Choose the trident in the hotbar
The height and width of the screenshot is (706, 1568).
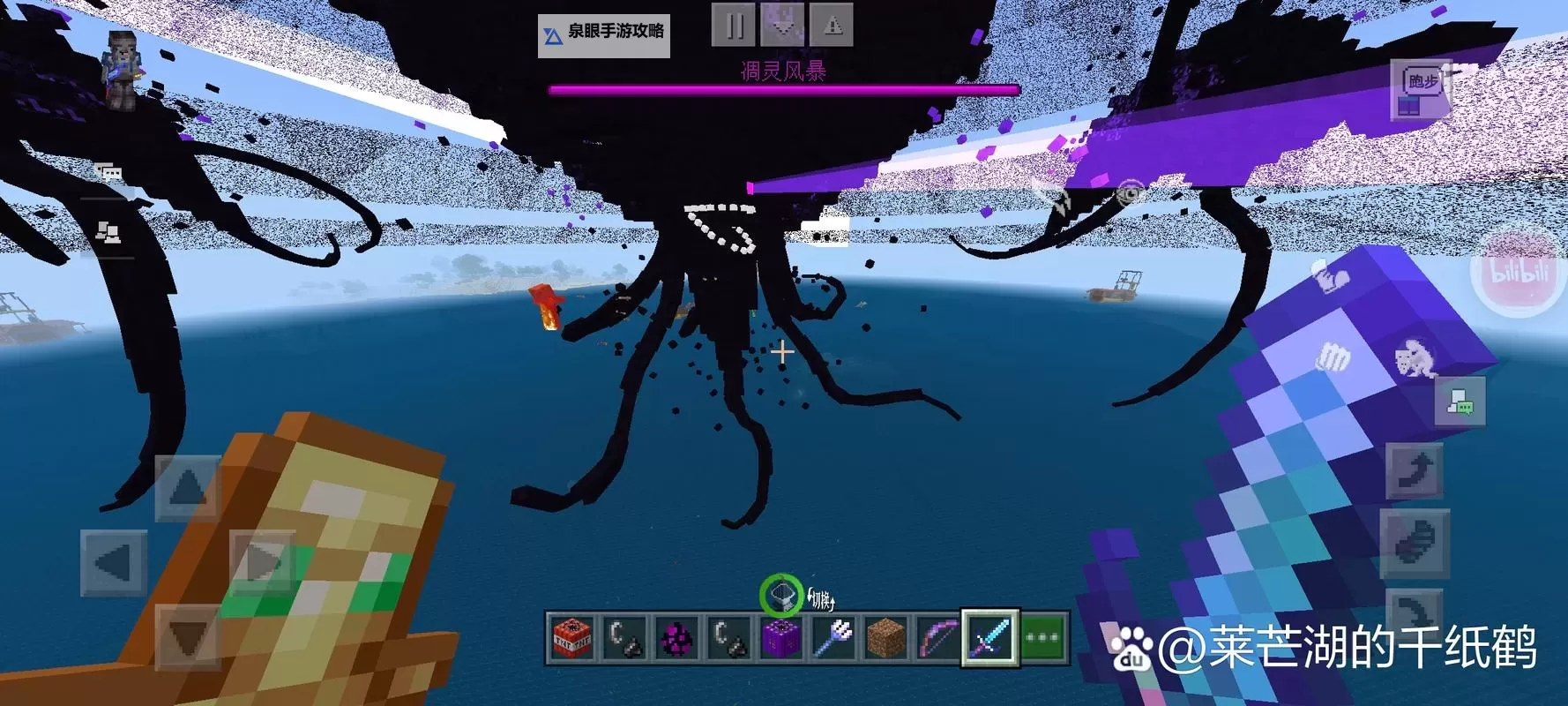click(x=833, y=637)
